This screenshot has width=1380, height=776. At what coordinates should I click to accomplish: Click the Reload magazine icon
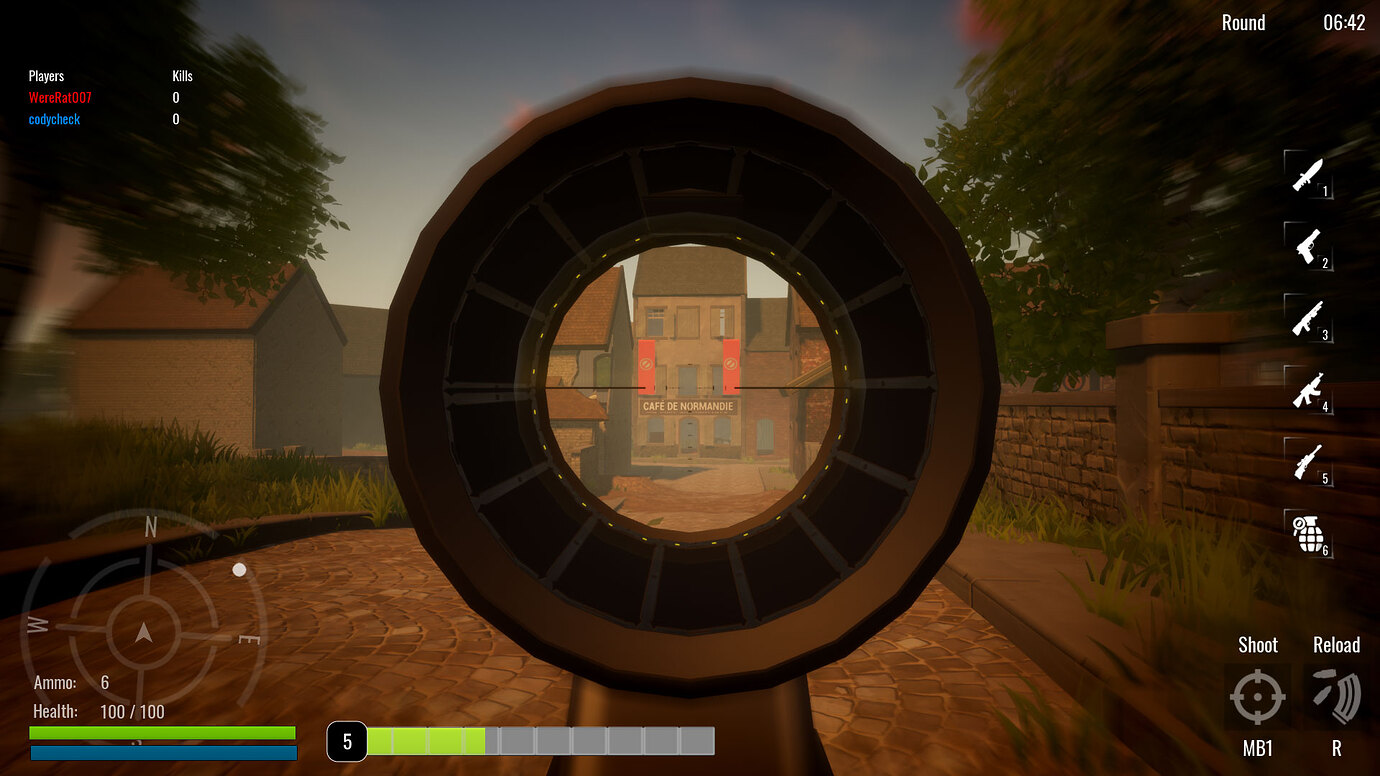coord(1335,697)
